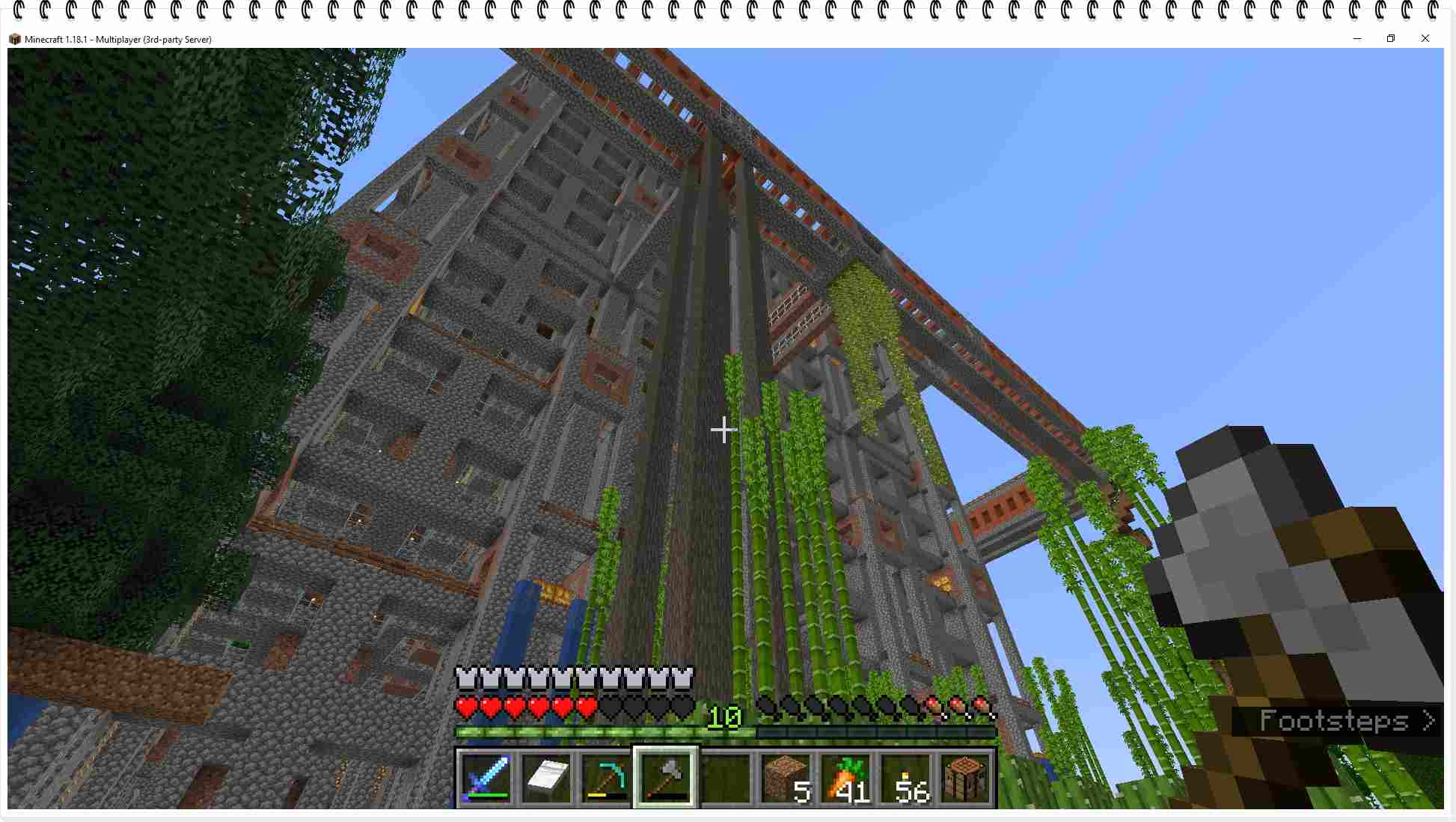Screen dimensions: 1456x822
Task: Select the stack of 56 torches
Action: pos(904,777)
